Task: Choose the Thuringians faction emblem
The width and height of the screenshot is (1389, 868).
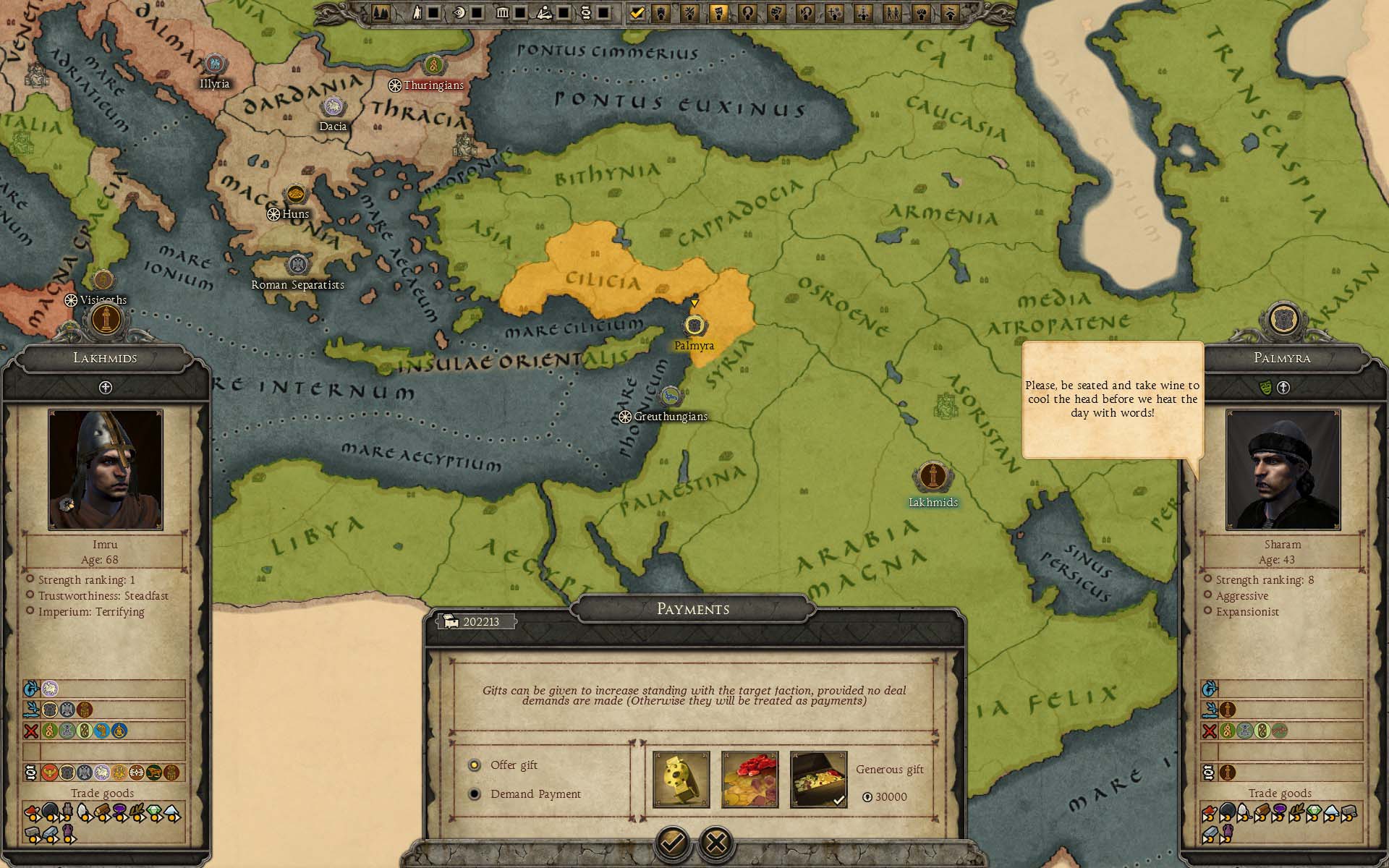Action: (x=433, y=66)
